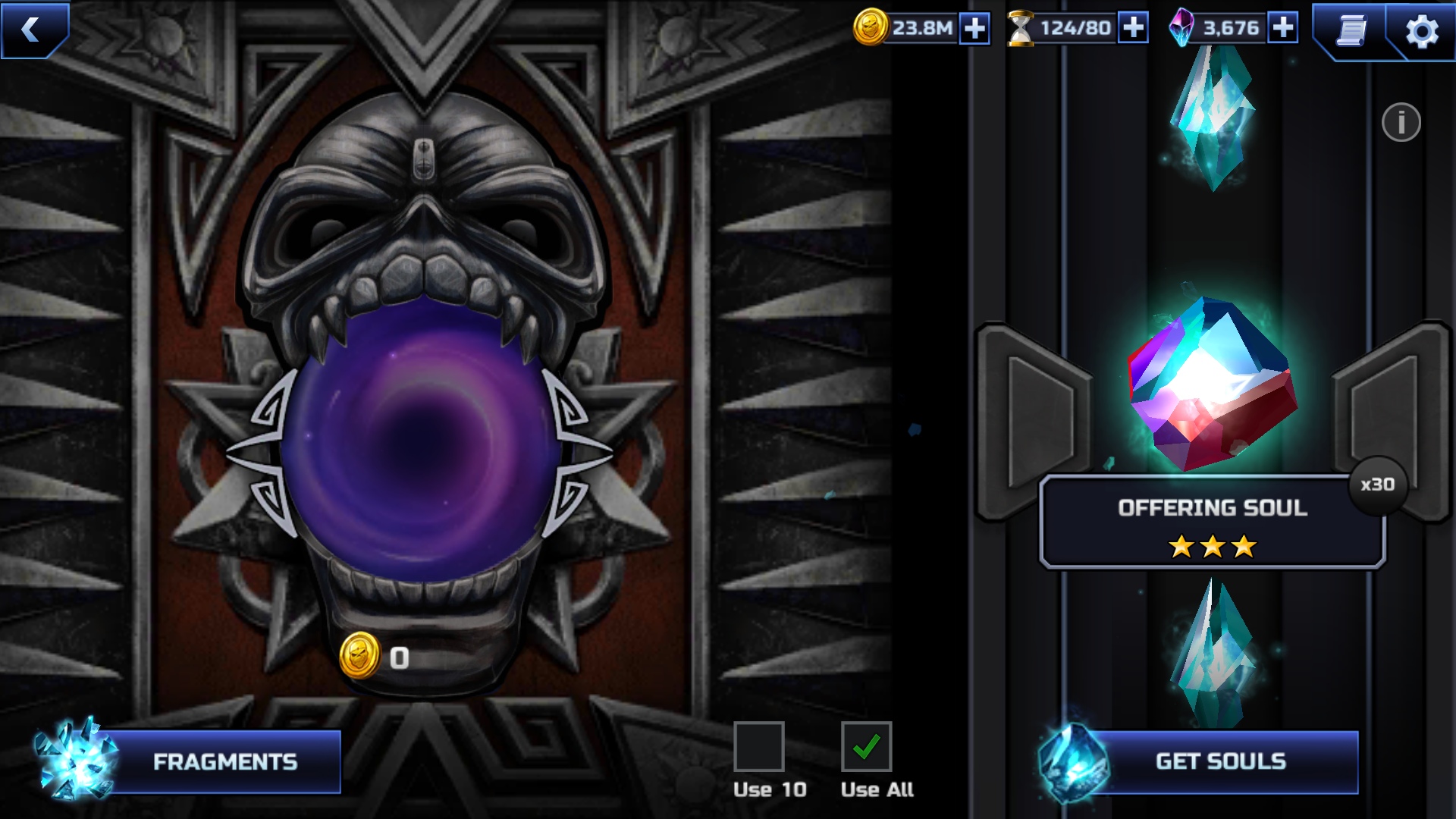
Task: Tick the Use 10 checkbox
Action: coord(758,746)
